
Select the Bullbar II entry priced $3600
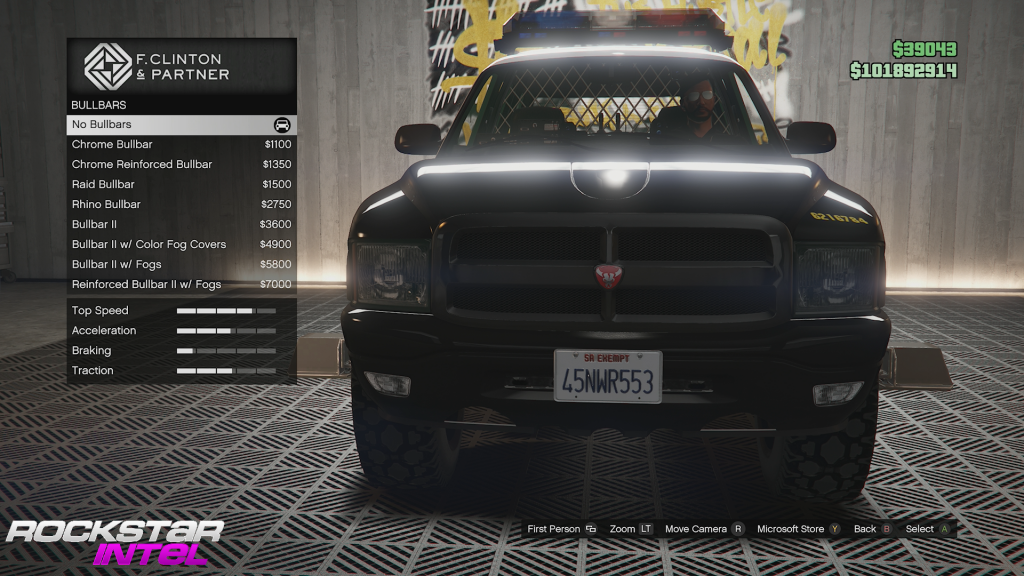click(x=181, y=225)
